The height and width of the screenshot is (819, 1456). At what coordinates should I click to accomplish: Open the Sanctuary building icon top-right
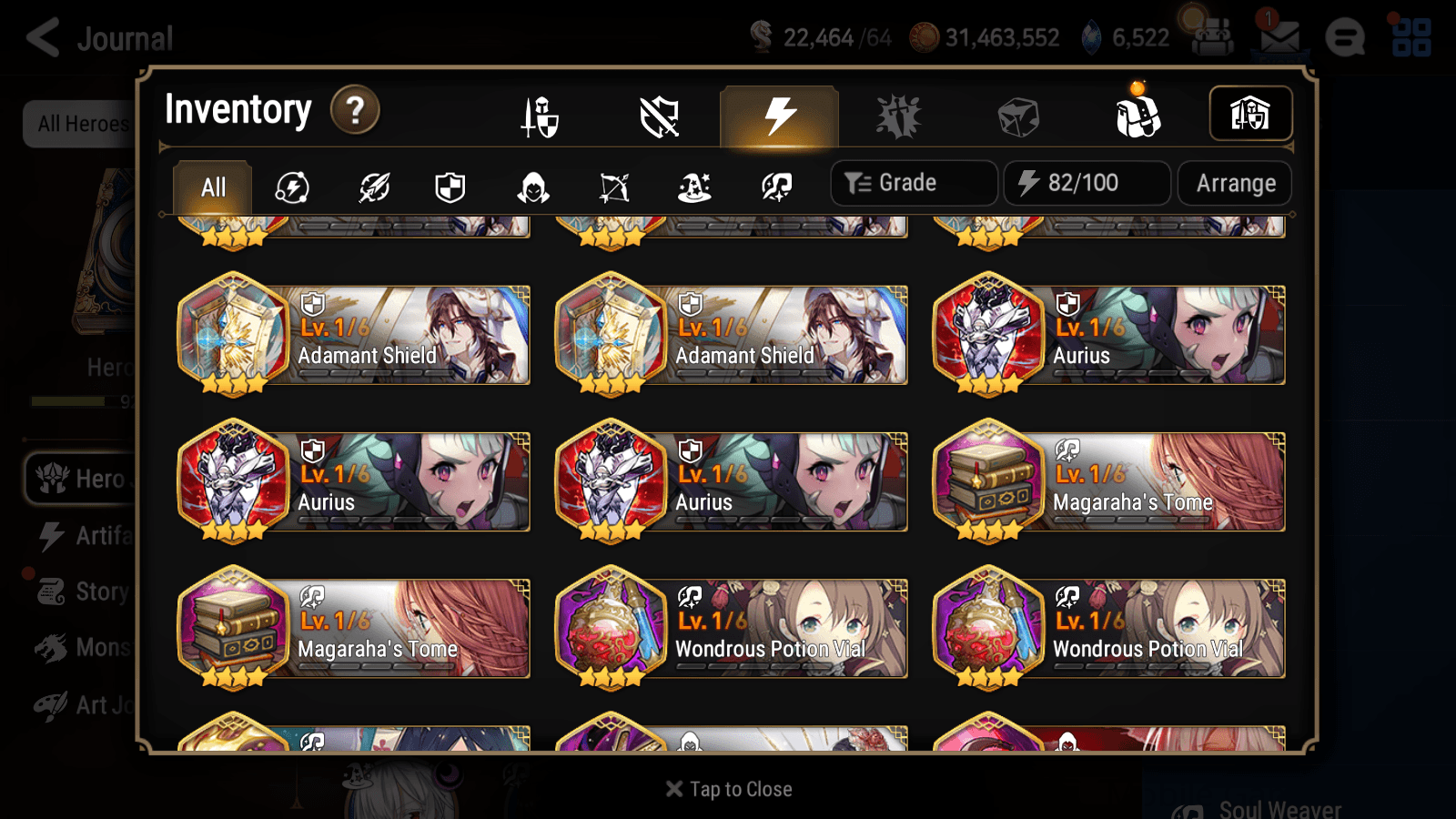[1250, 114]
